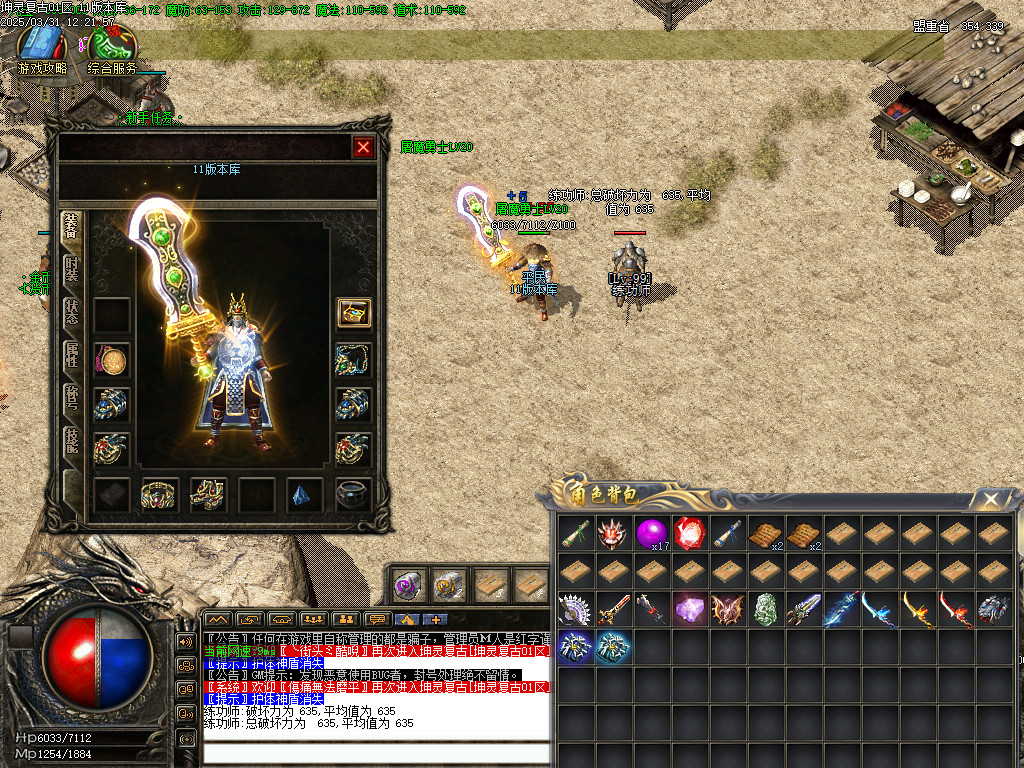Screen dimensions: 1024x768
Task: Click the treasure chest equipment slot
Action: [353, 313]
